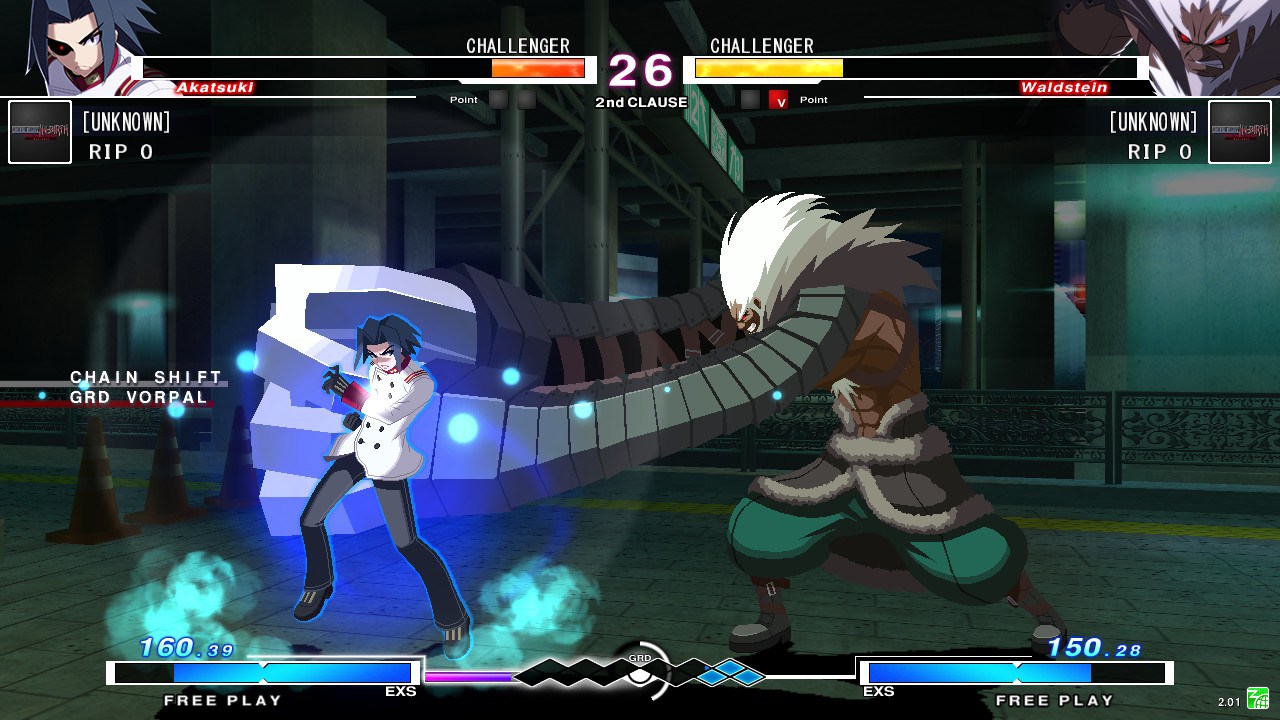
Task: Click the empty point indicator beside left Point label
Action: [497, 99]
